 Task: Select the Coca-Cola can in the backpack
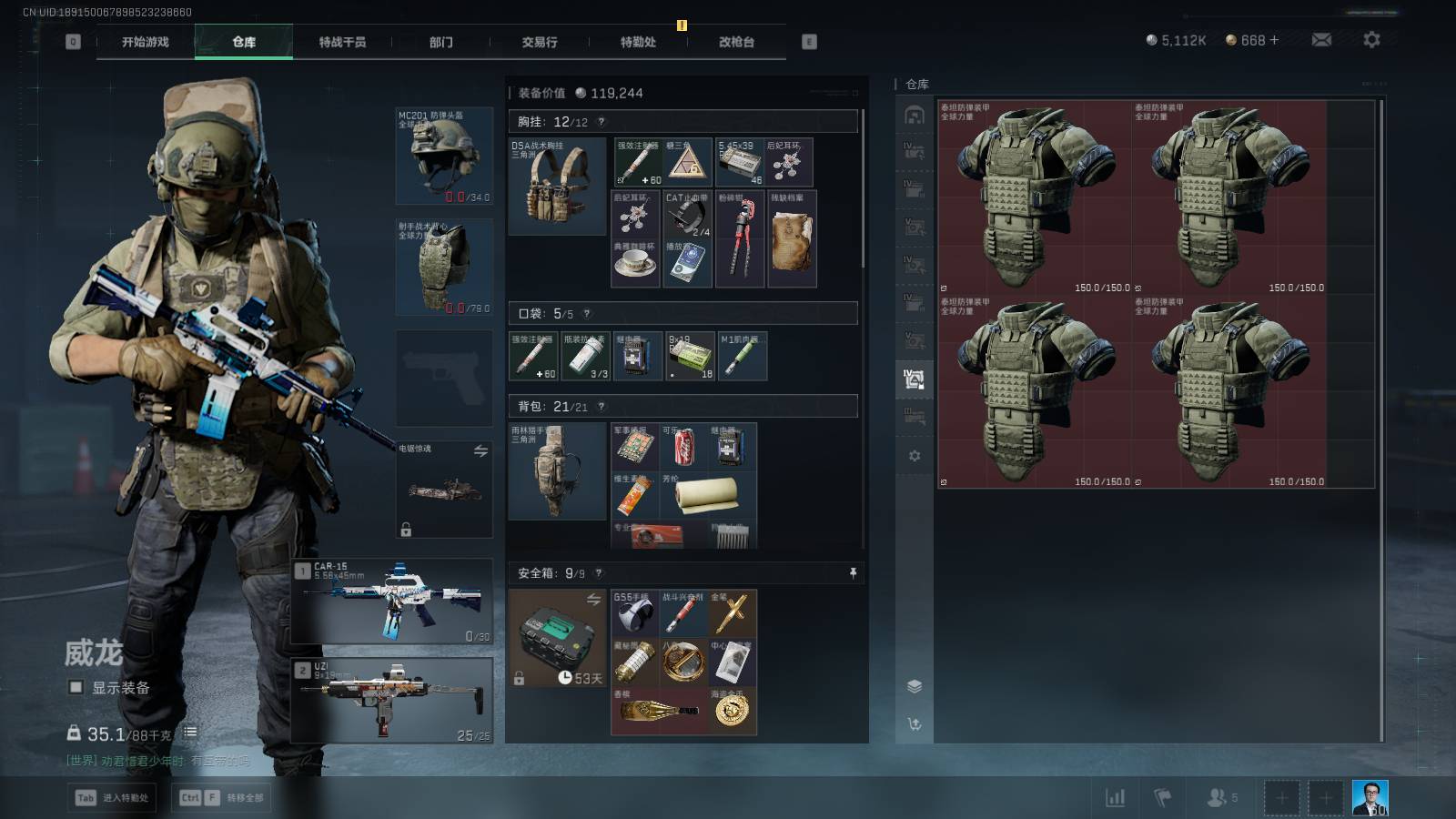coord(684,446)
